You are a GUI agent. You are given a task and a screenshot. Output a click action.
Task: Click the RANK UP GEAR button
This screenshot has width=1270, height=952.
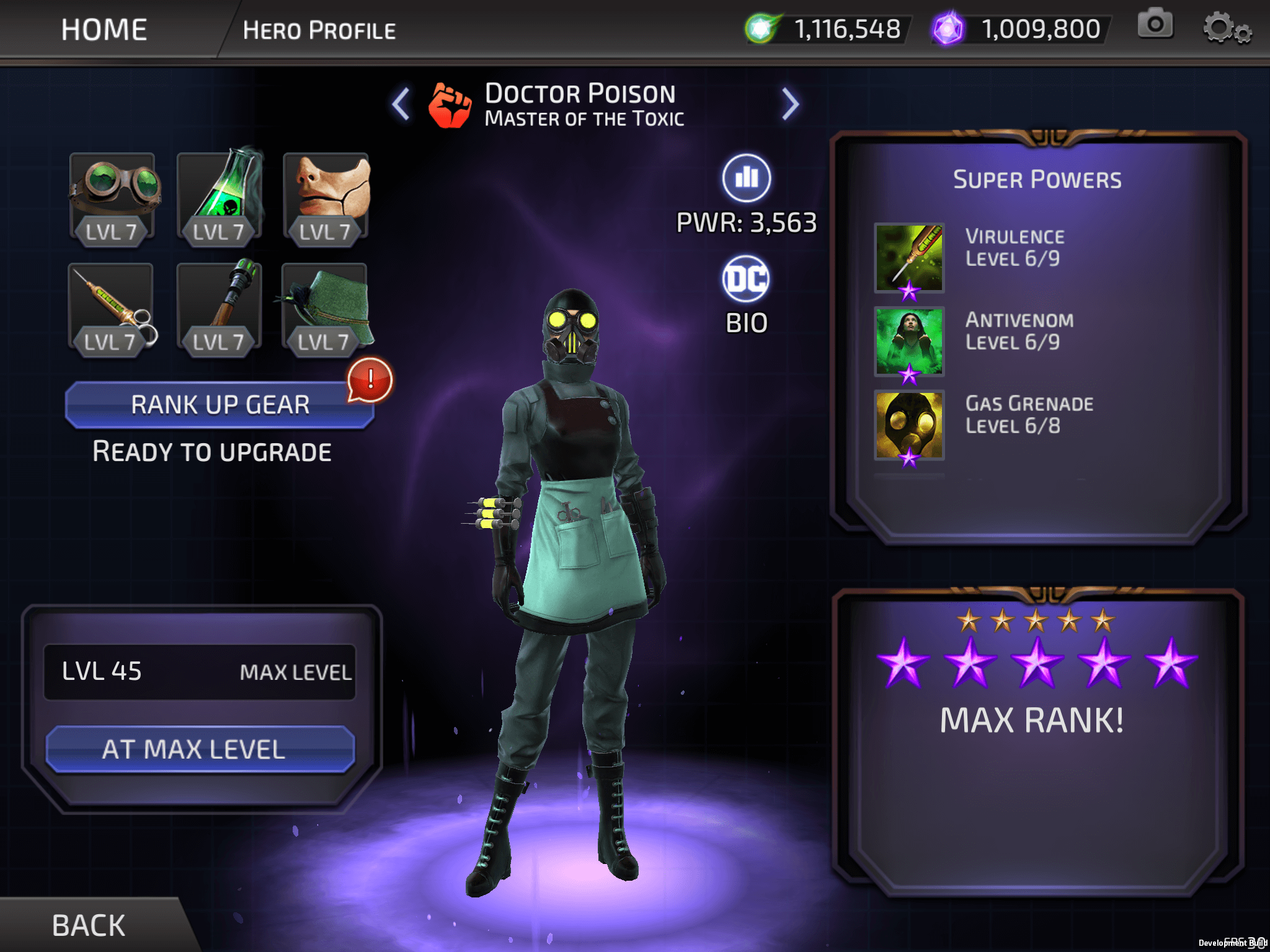click(220, 405)
